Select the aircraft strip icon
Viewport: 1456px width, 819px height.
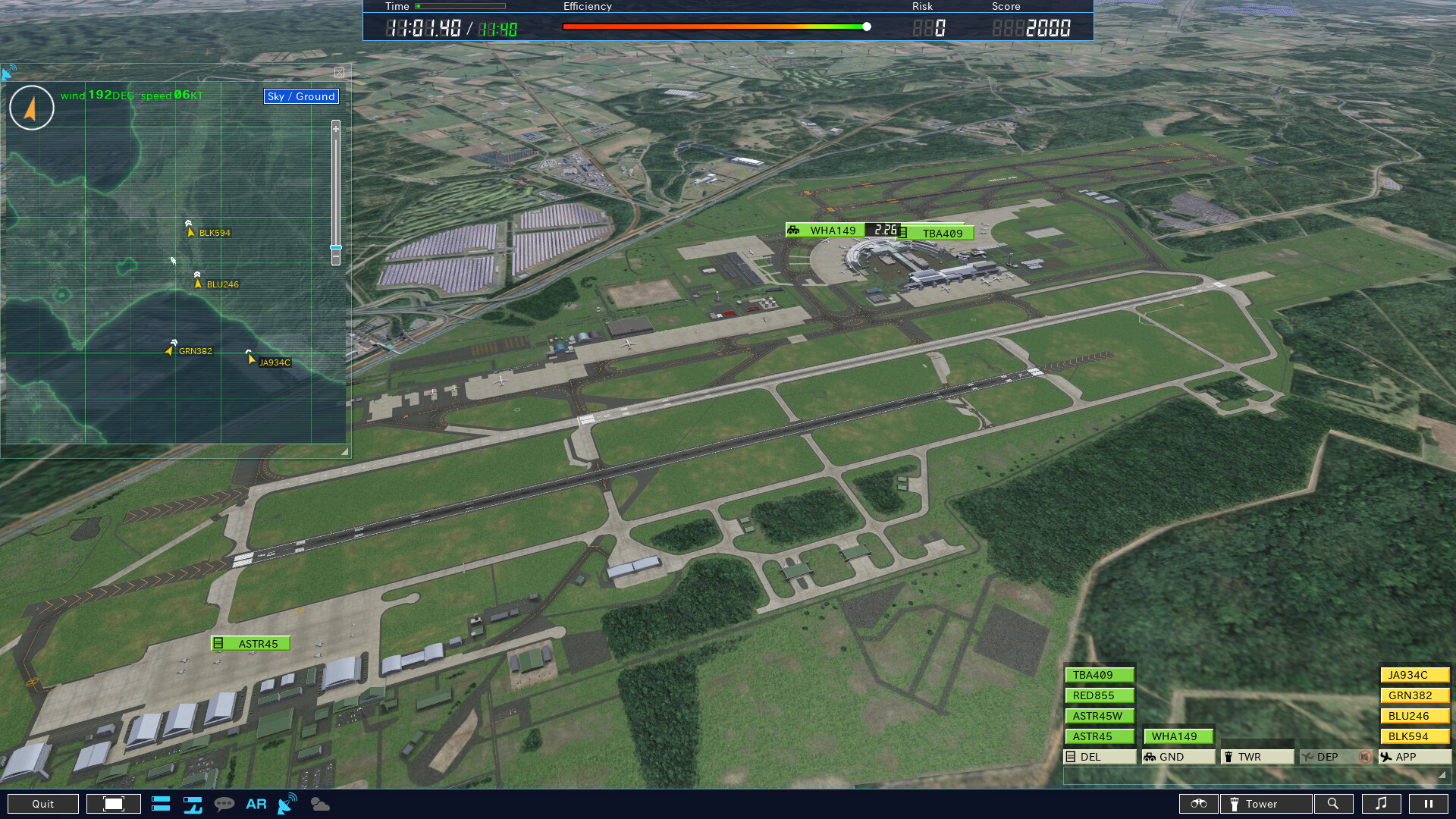[193, 804]
